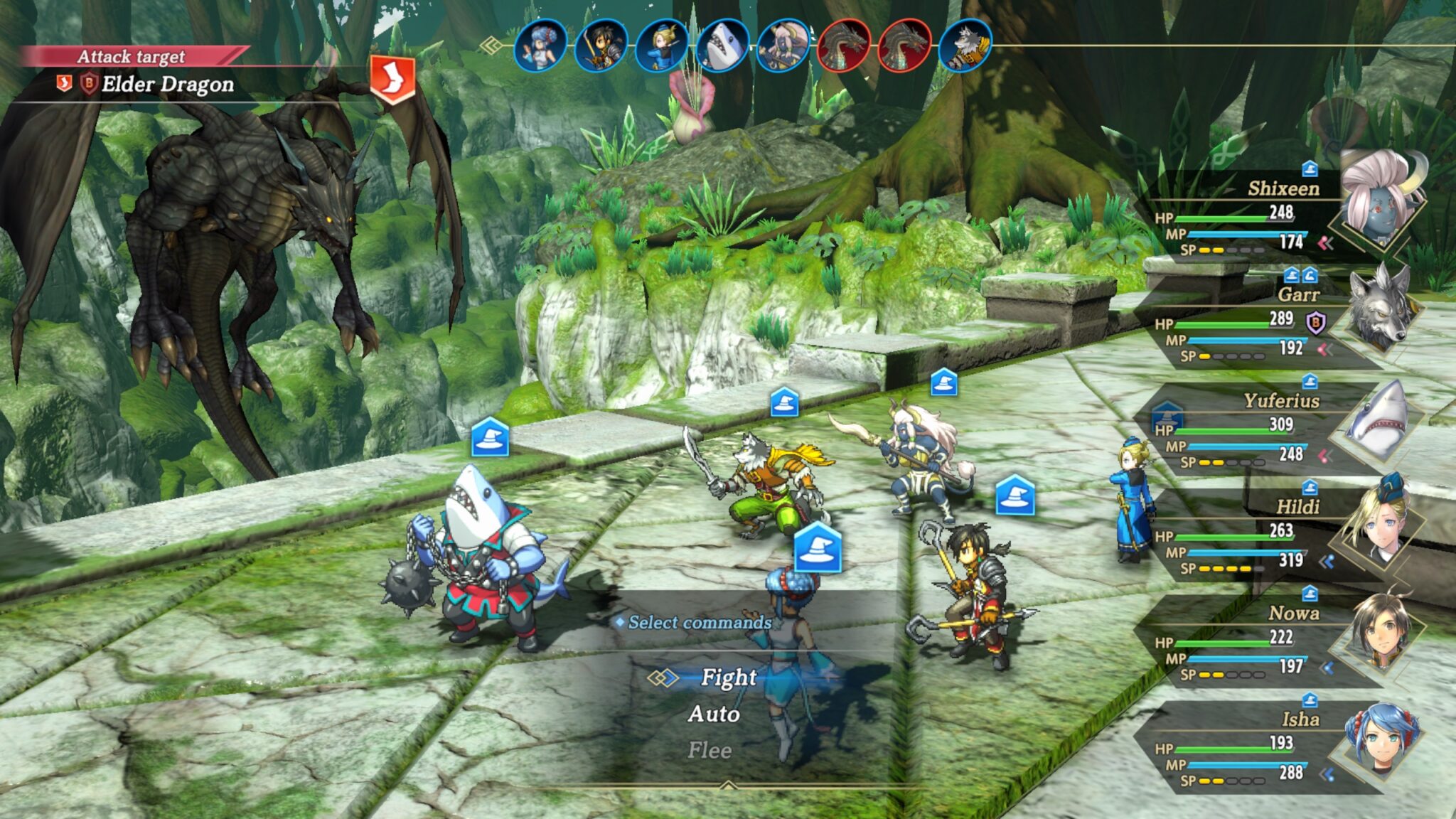1456x819 pixels.
Task: Select Garr's party status panel
Action: [1265, 321]
